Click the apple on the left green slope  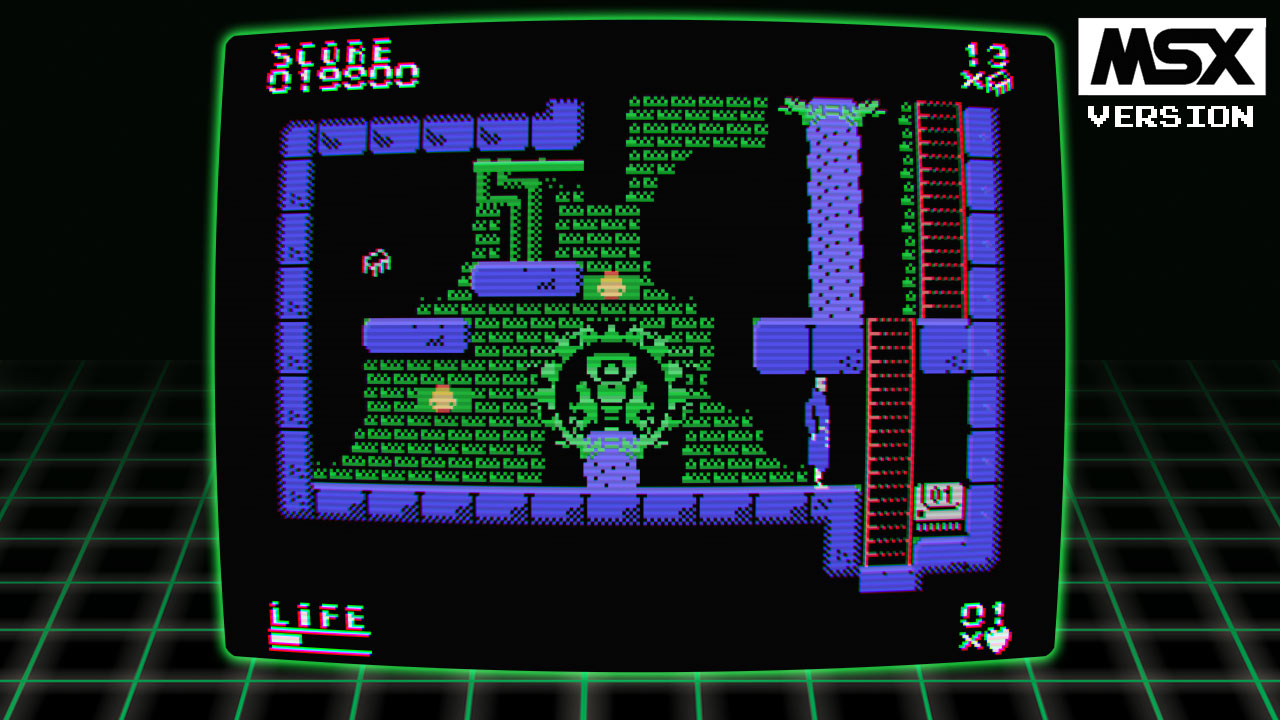(x=442, y=396)
